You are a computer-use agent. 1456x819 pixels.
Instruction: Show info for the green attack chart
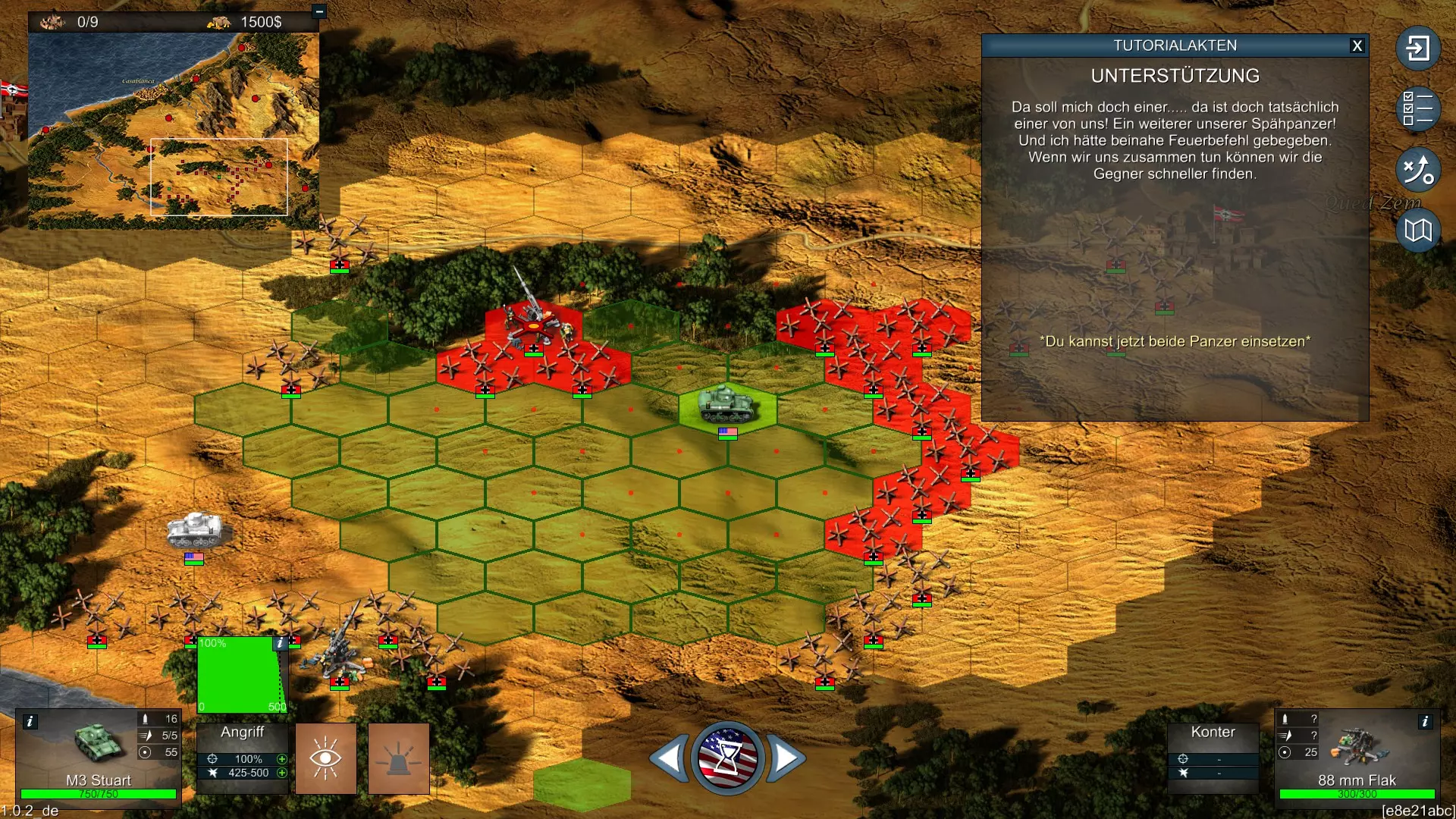(281, 643)
